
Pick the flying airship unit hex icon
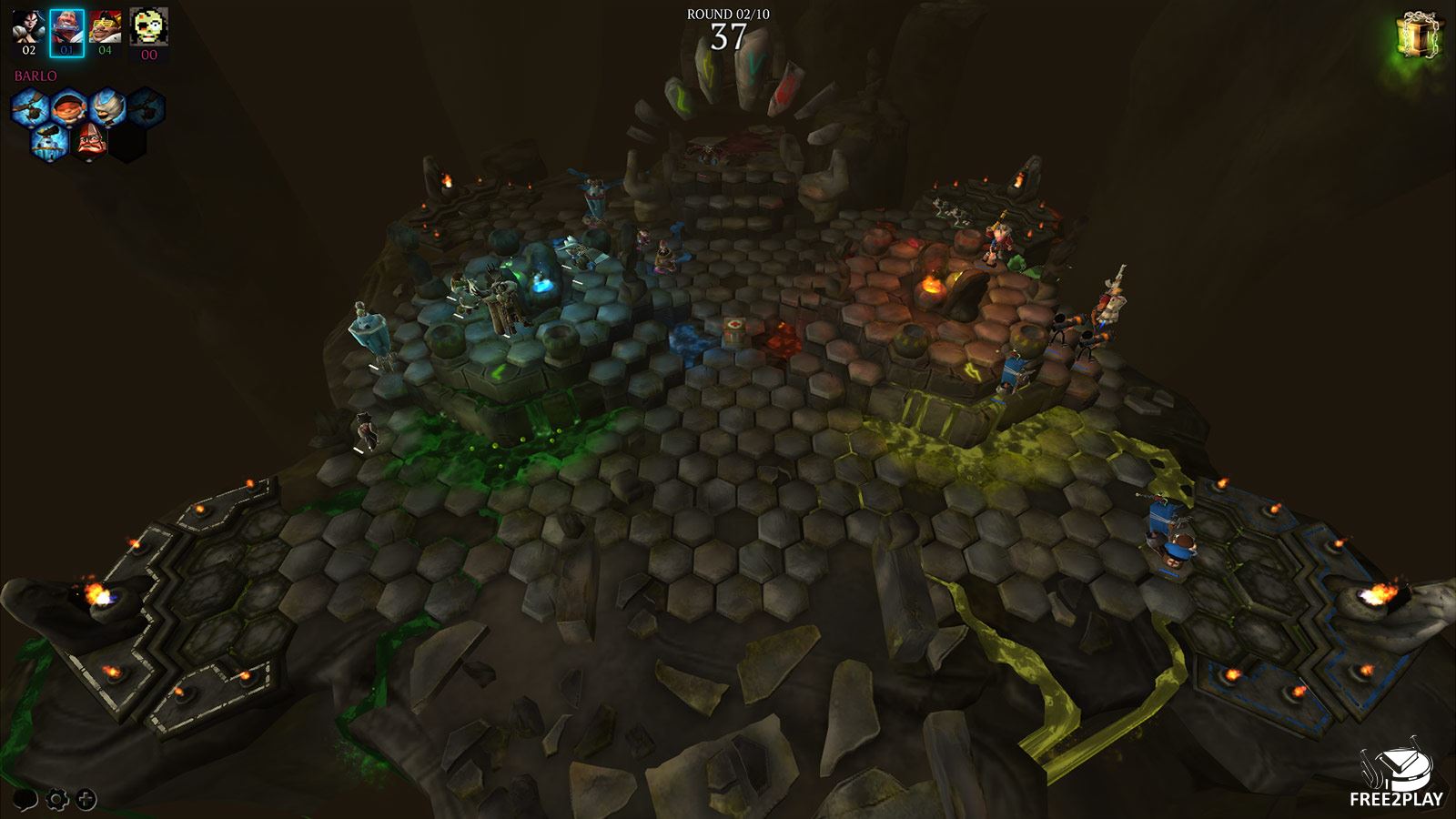(47, 143)
